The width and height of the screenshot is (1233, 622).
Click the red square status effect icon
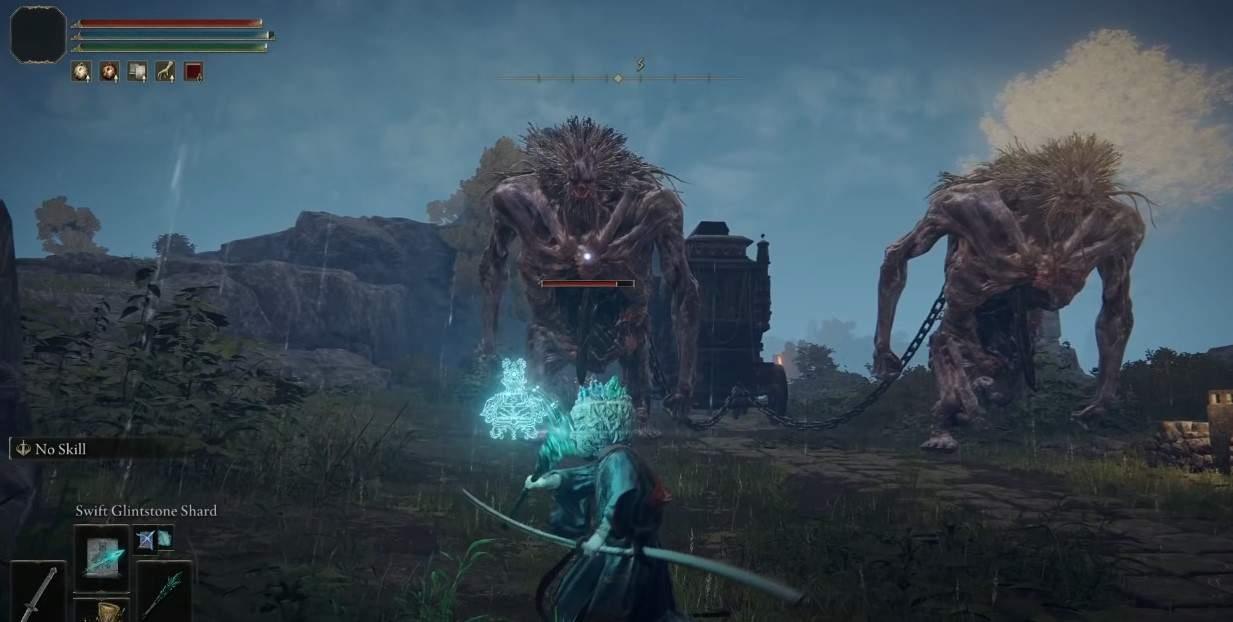coord(193,71)
